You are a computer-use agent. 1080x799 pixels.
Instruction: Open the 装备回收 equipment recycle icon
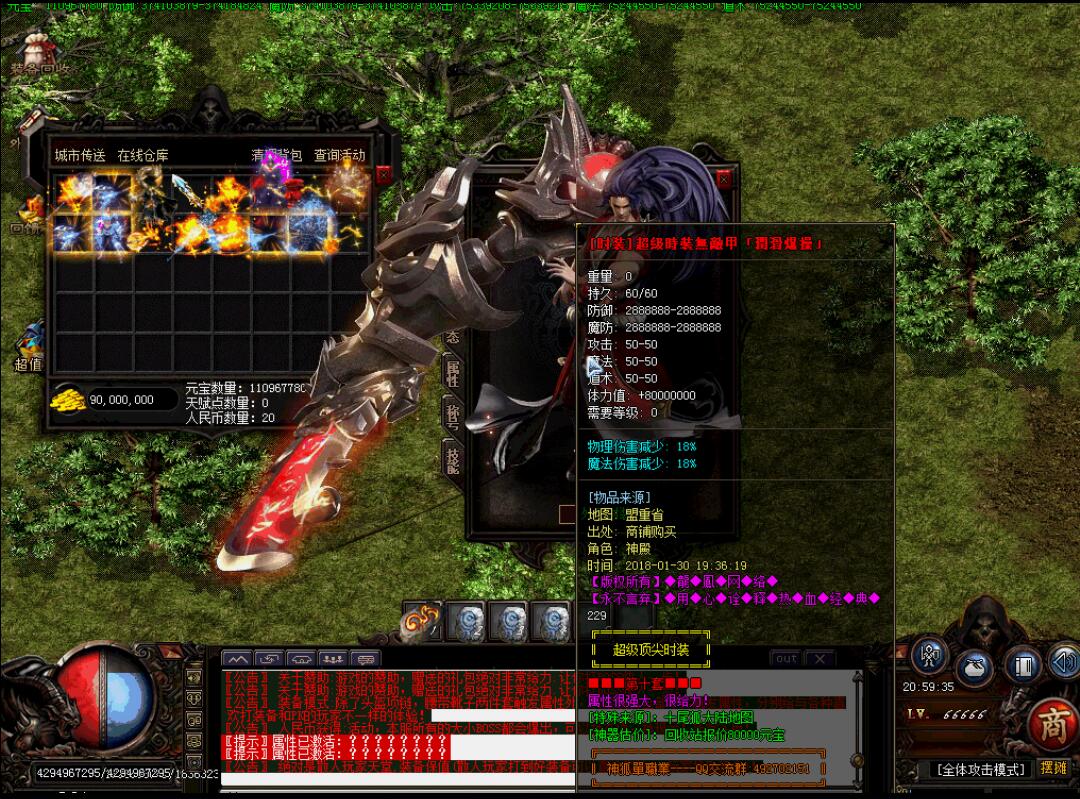[40, 52]
